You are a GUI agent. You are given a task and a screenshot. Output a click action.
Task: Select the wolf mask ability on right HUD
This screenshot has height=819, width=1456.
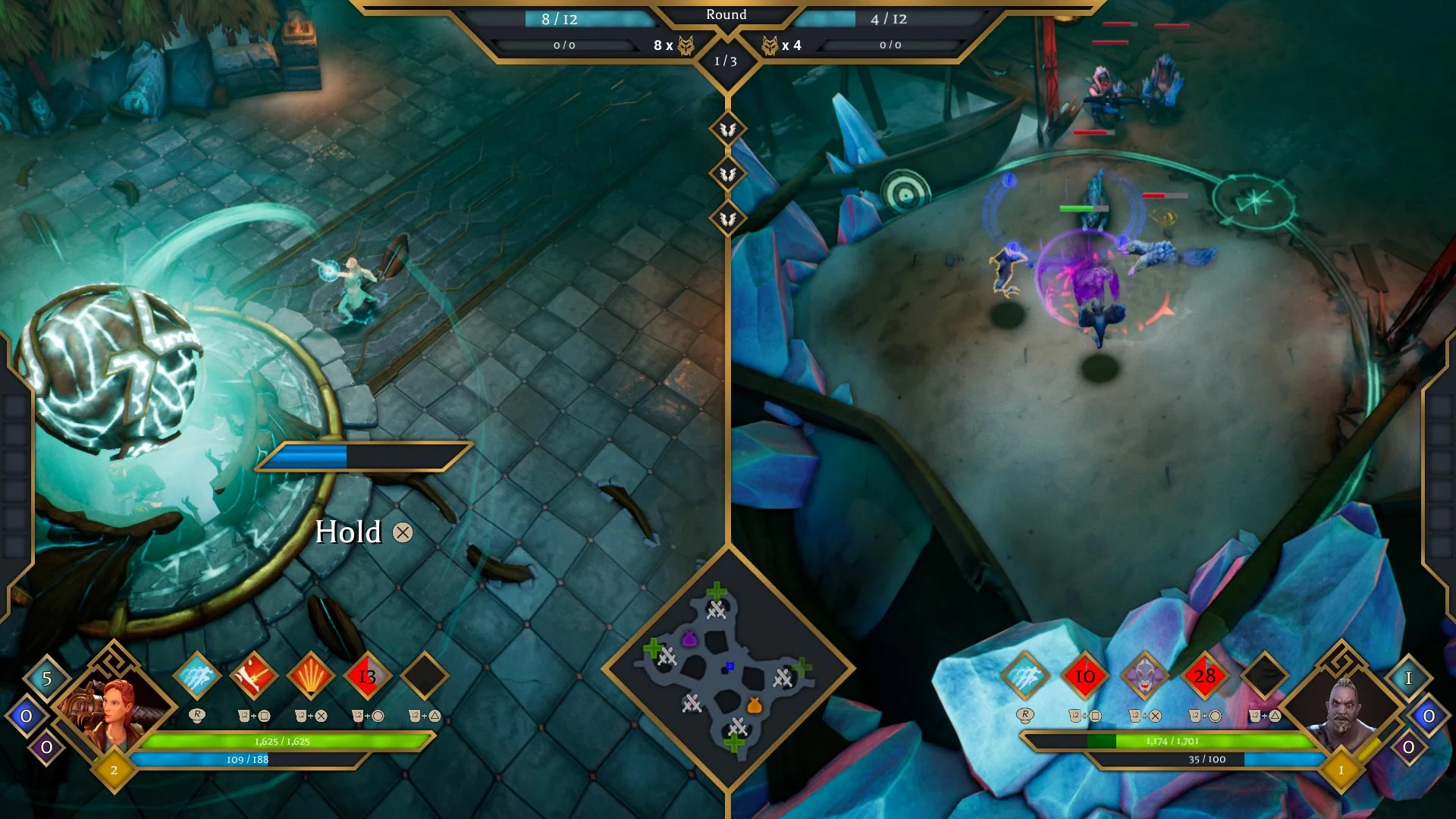[x=1144, y=675]
